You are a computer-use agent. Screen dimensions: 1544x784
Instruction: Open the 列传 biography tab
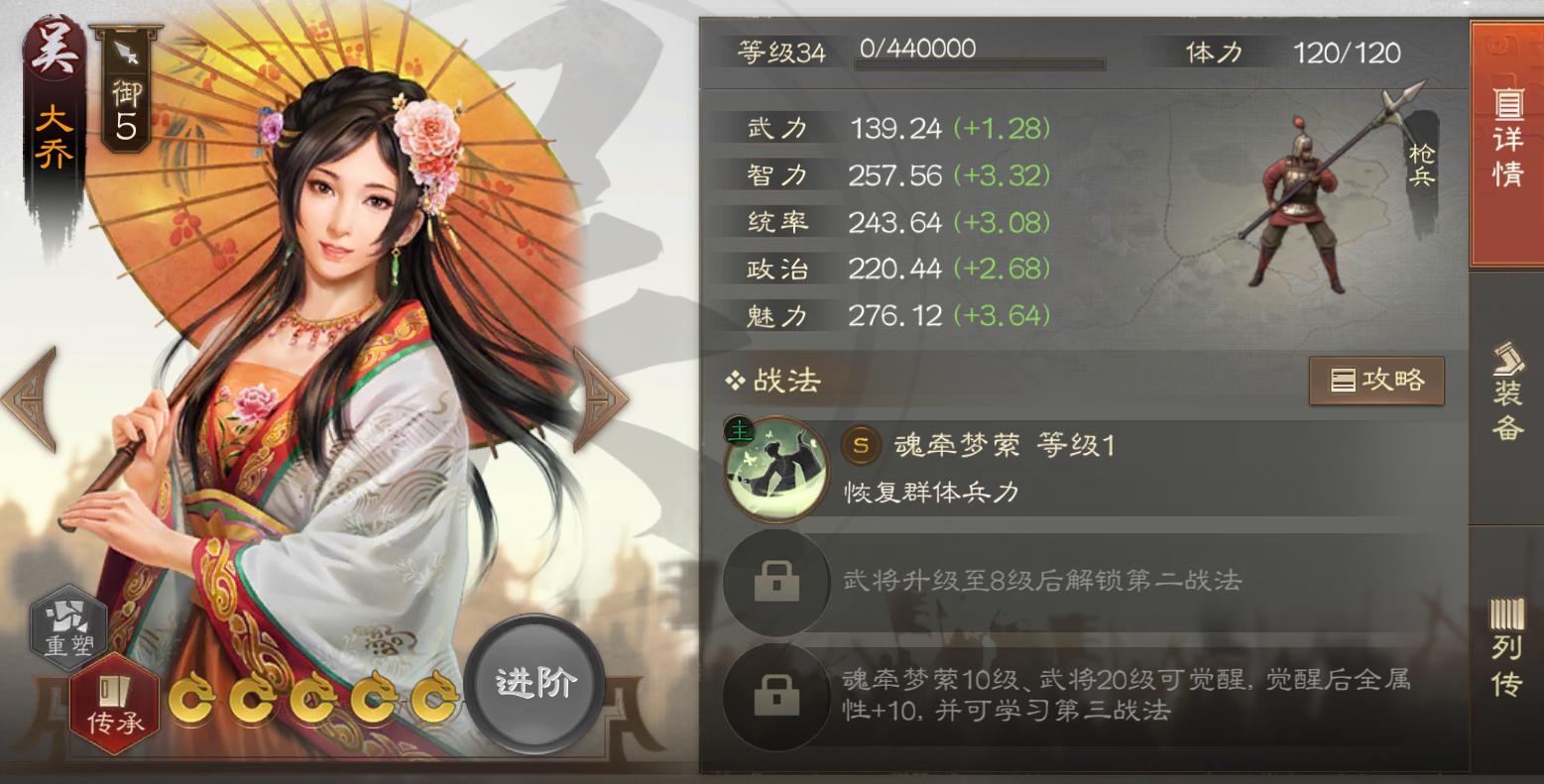pyautogui.click(x=1505, y=644)
